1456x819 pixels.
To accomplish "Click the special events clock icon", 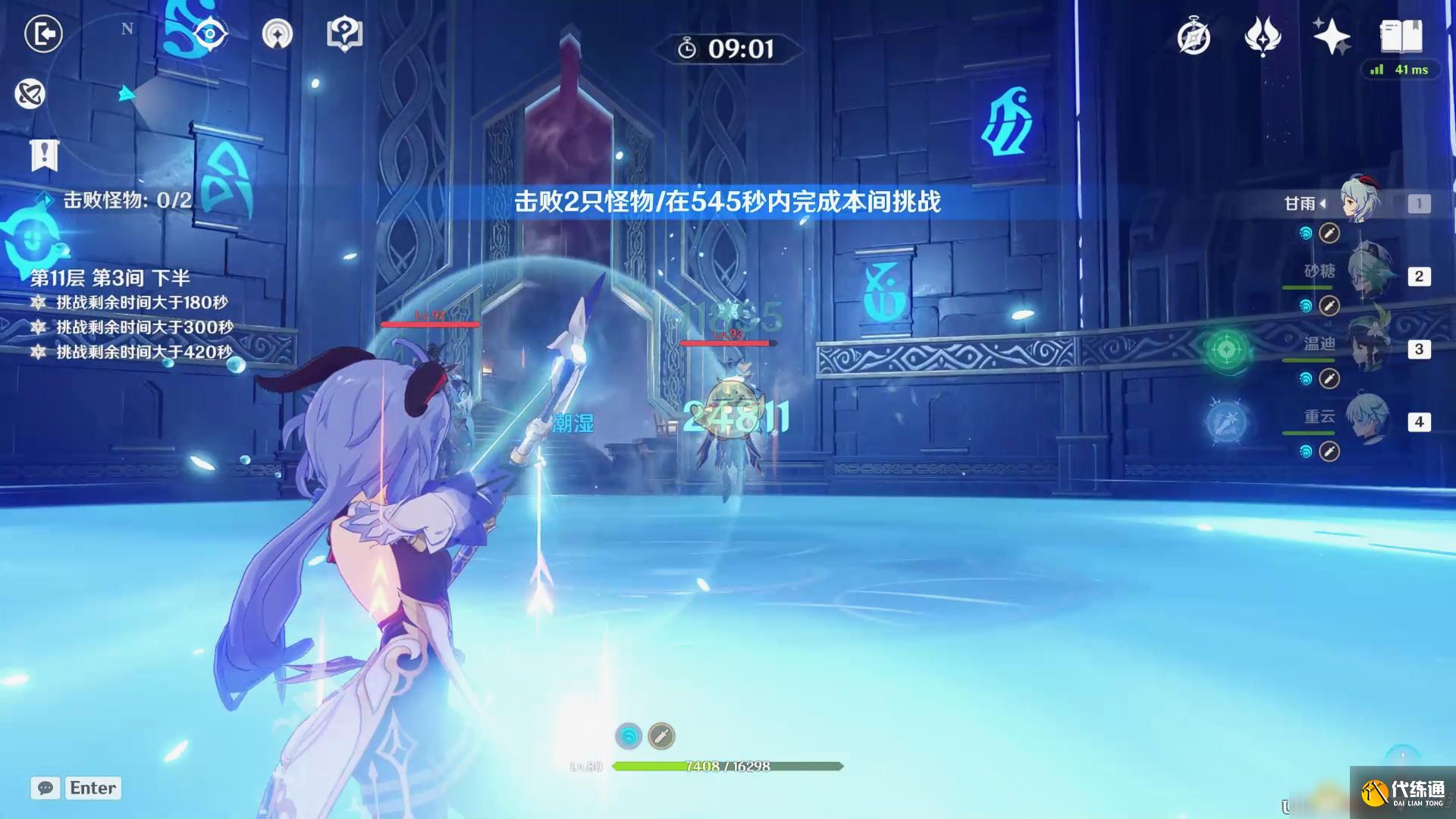I will click(x=1192, y=36).
